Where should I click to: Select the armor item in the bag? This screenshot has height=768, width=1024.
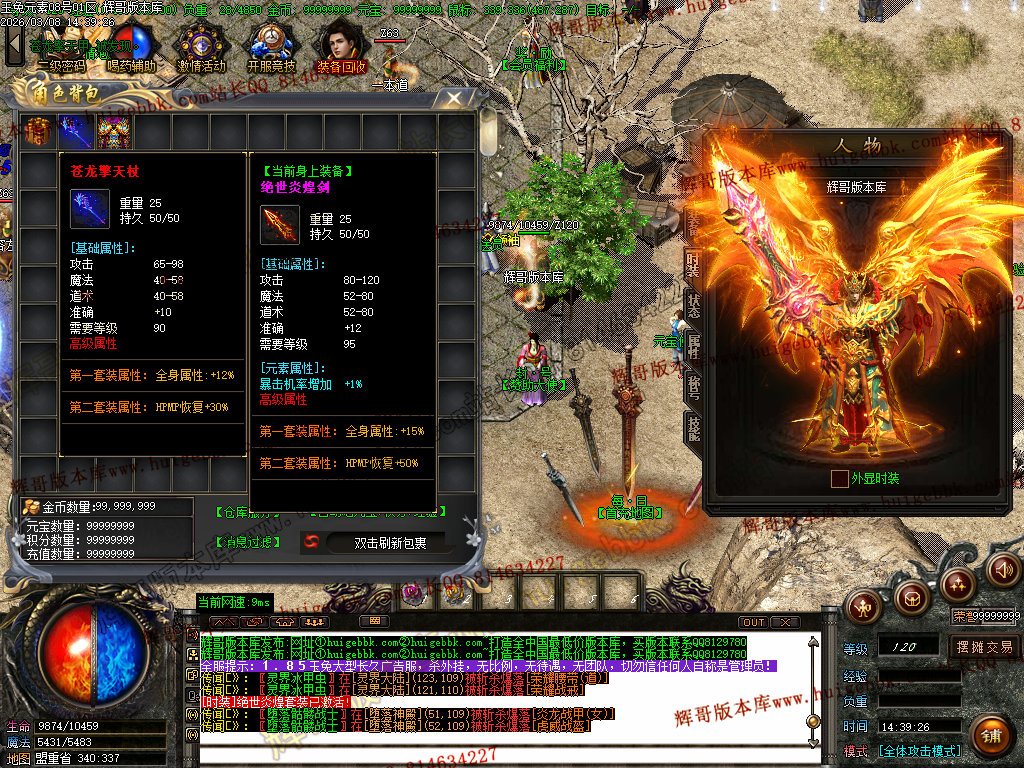[114, 131]
